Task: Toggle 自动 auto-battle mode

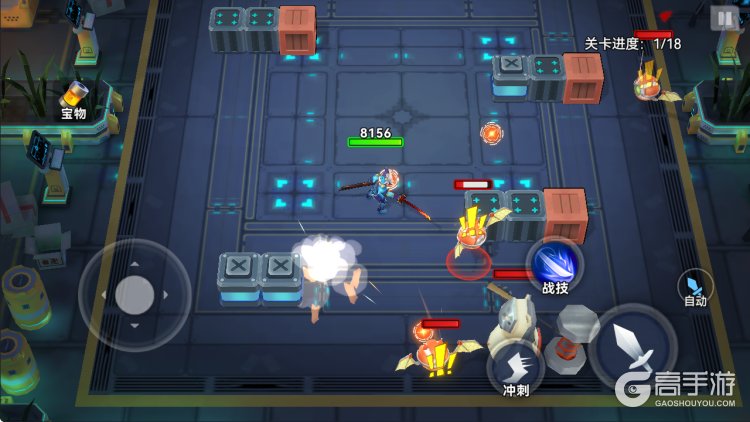Action: pyautogui.click(x=696, y=286)
